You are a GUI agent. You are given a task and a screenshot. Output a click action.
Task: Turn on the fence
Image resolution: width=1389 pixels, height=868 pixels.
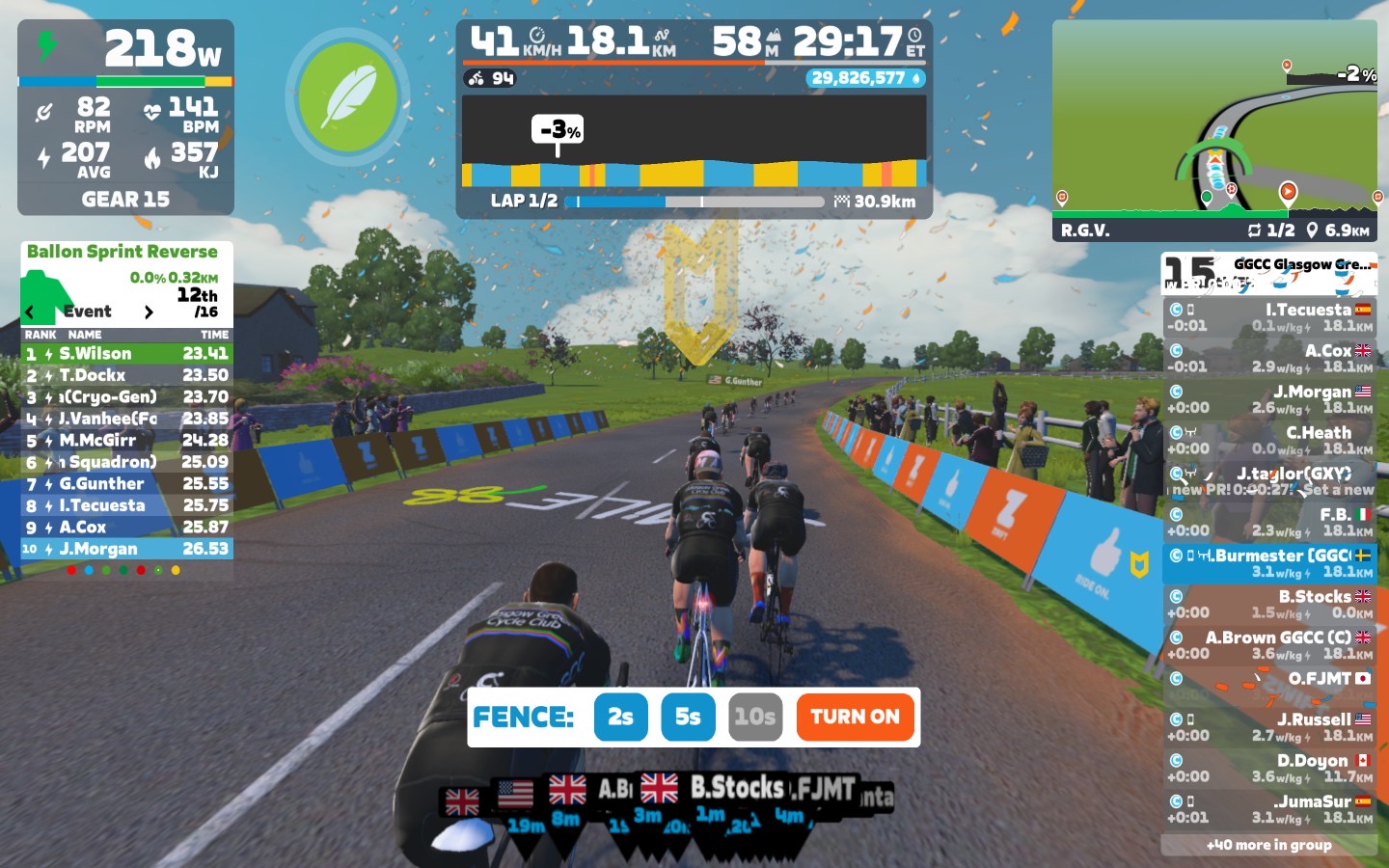(855, 717)
